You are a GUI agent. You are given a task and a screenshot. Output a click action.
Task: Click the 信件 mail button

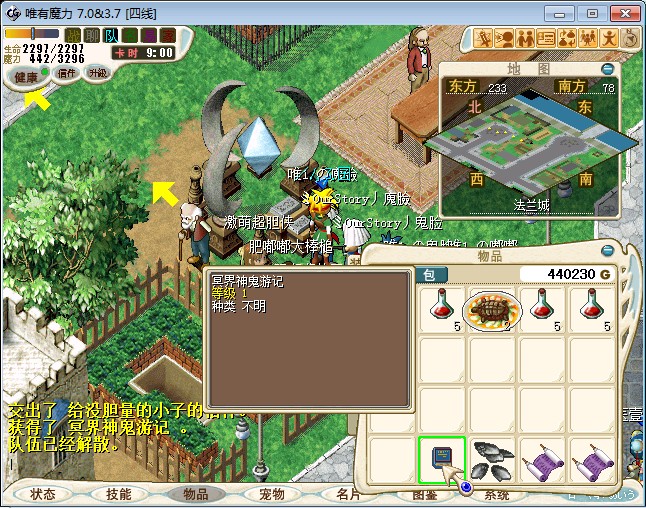point(67,73)
